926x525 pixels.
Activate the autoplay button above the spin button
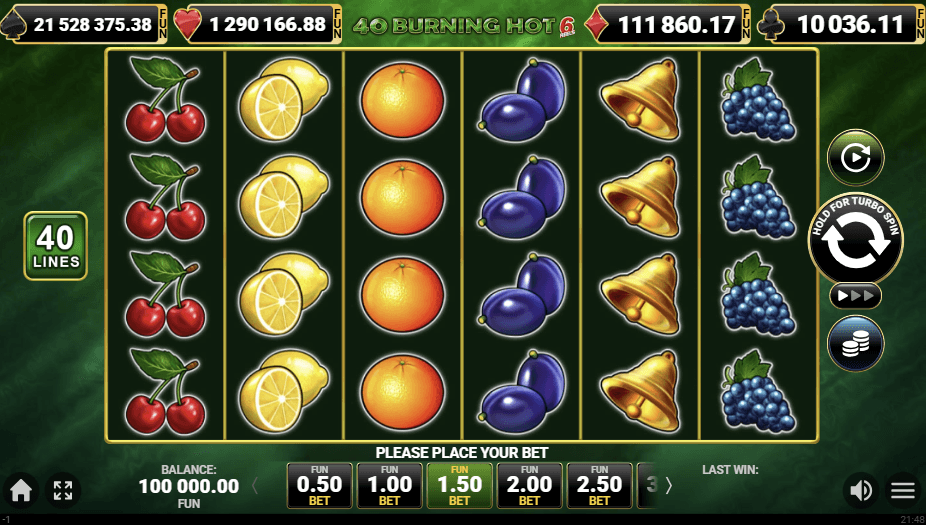tap(855, 158)
